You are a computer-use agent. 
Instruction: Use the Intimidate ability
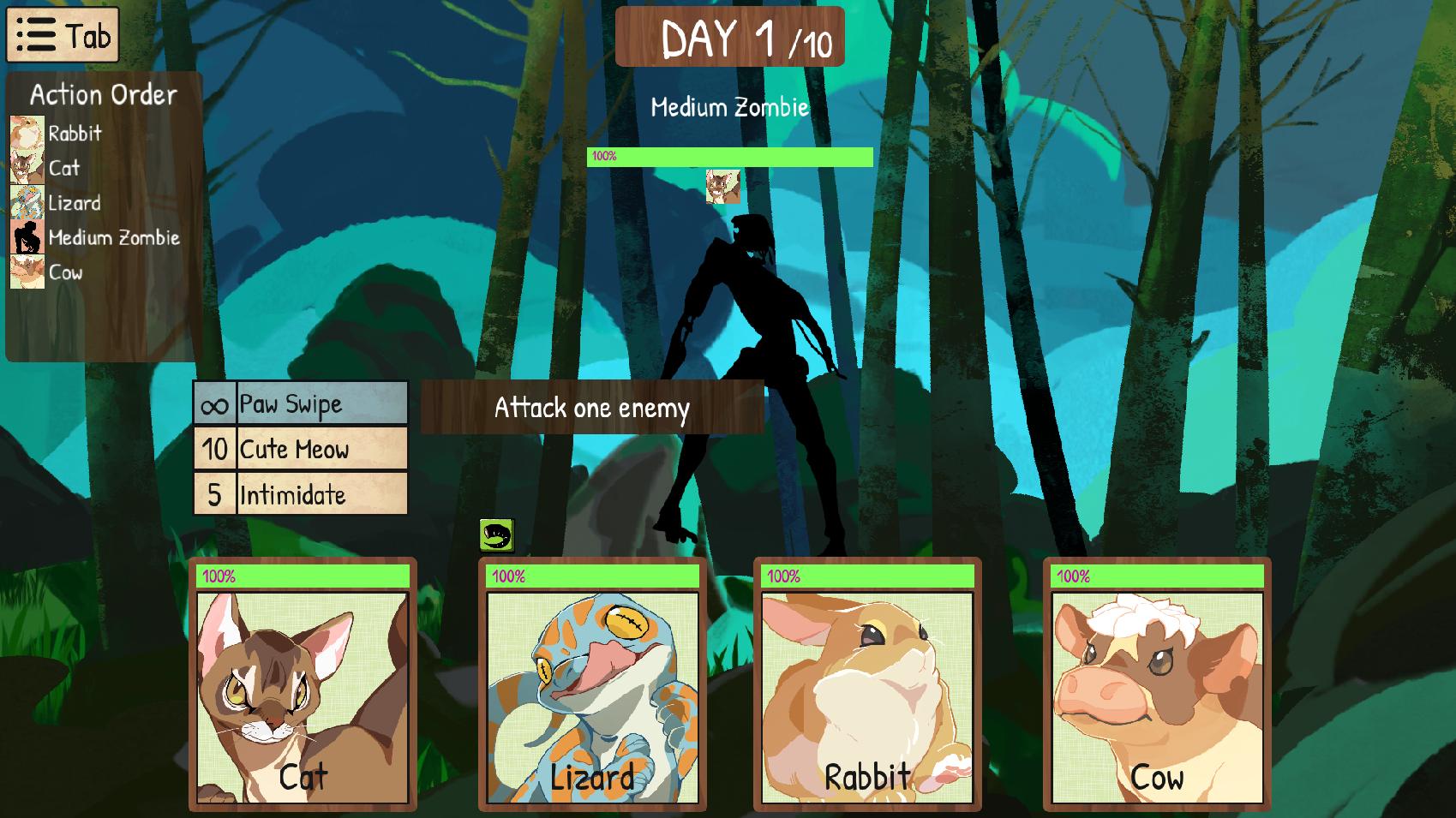click(x=301, y=494)
